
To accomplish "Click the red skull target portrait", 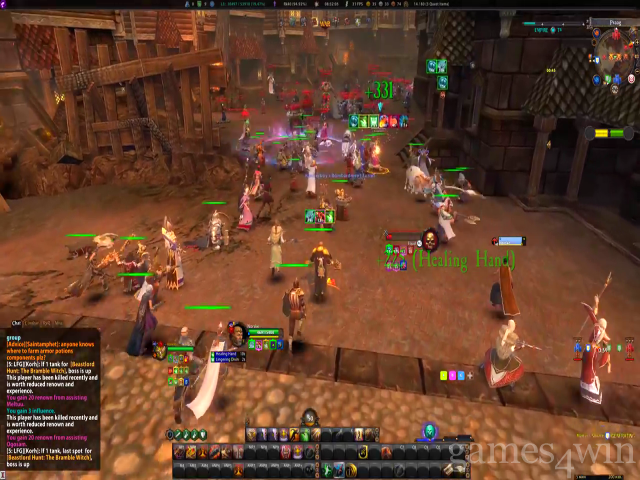I will tap(429, 240).
